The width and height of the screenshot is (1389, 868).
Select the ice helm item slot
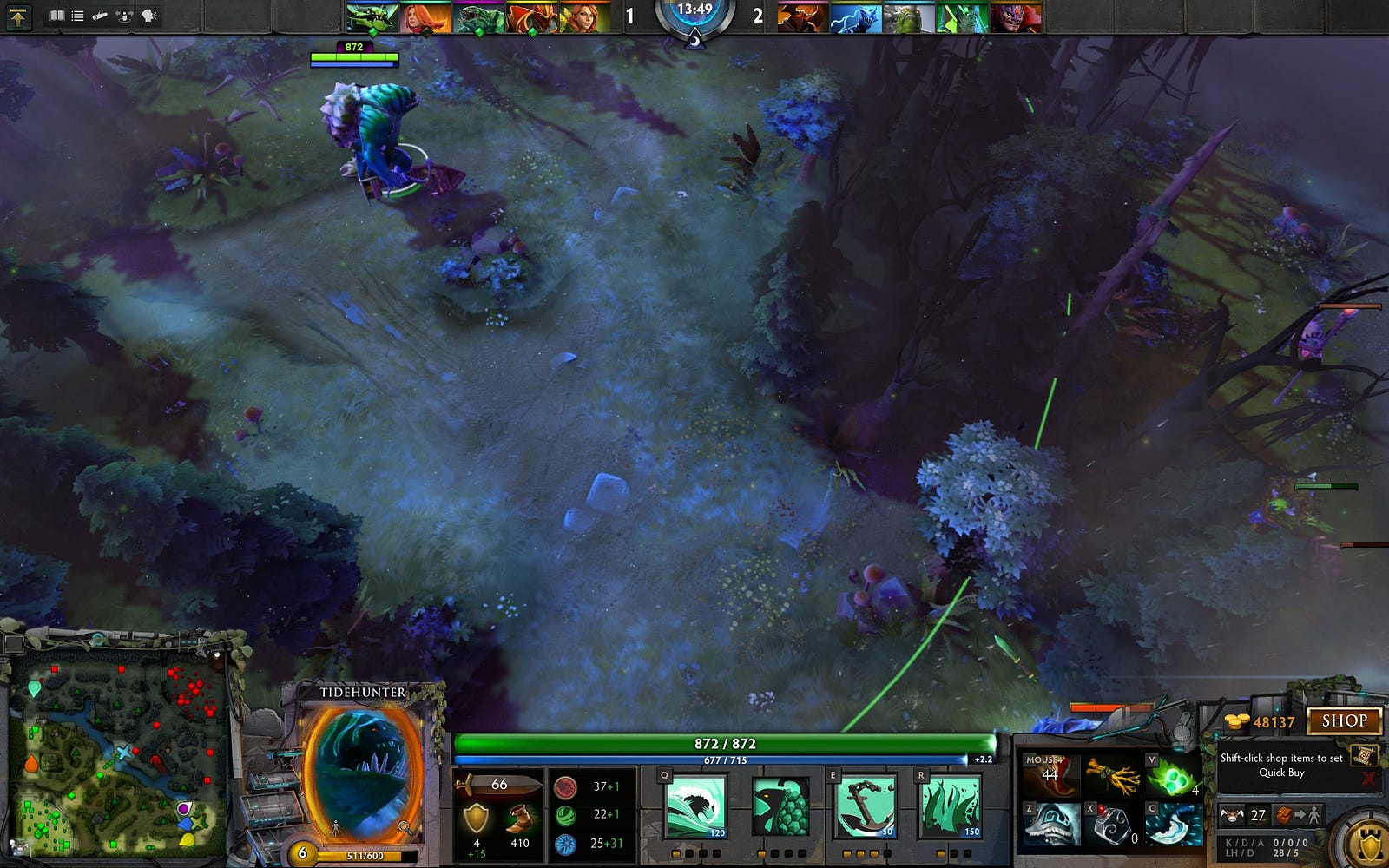click(x=1051, y=825)
